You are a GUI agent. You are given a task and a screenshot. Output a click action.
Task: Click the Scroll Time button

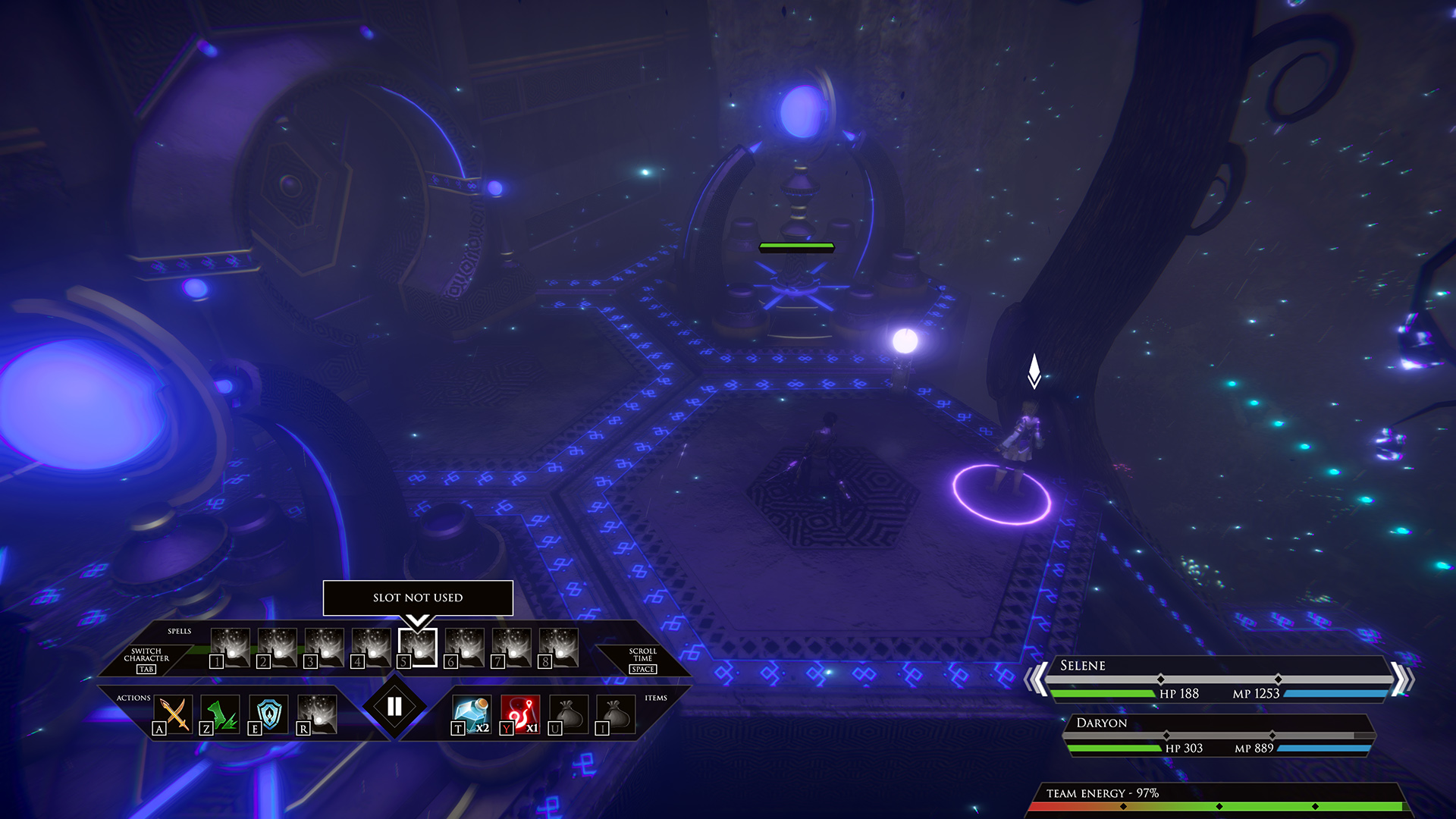pos(642,660)
